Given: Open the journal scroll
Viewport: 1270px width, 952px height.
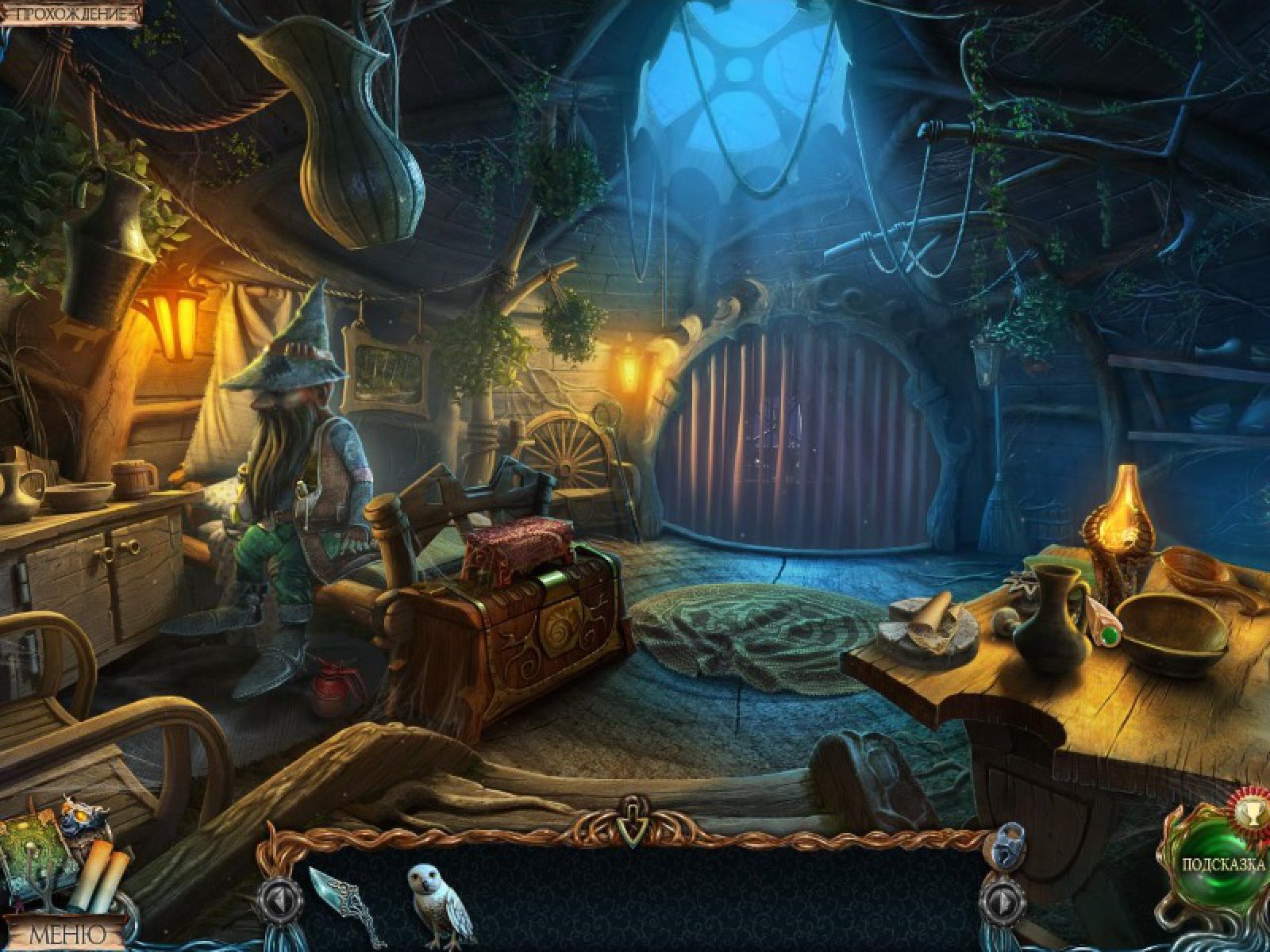Looking at the screenshot, I should (99, 875).
